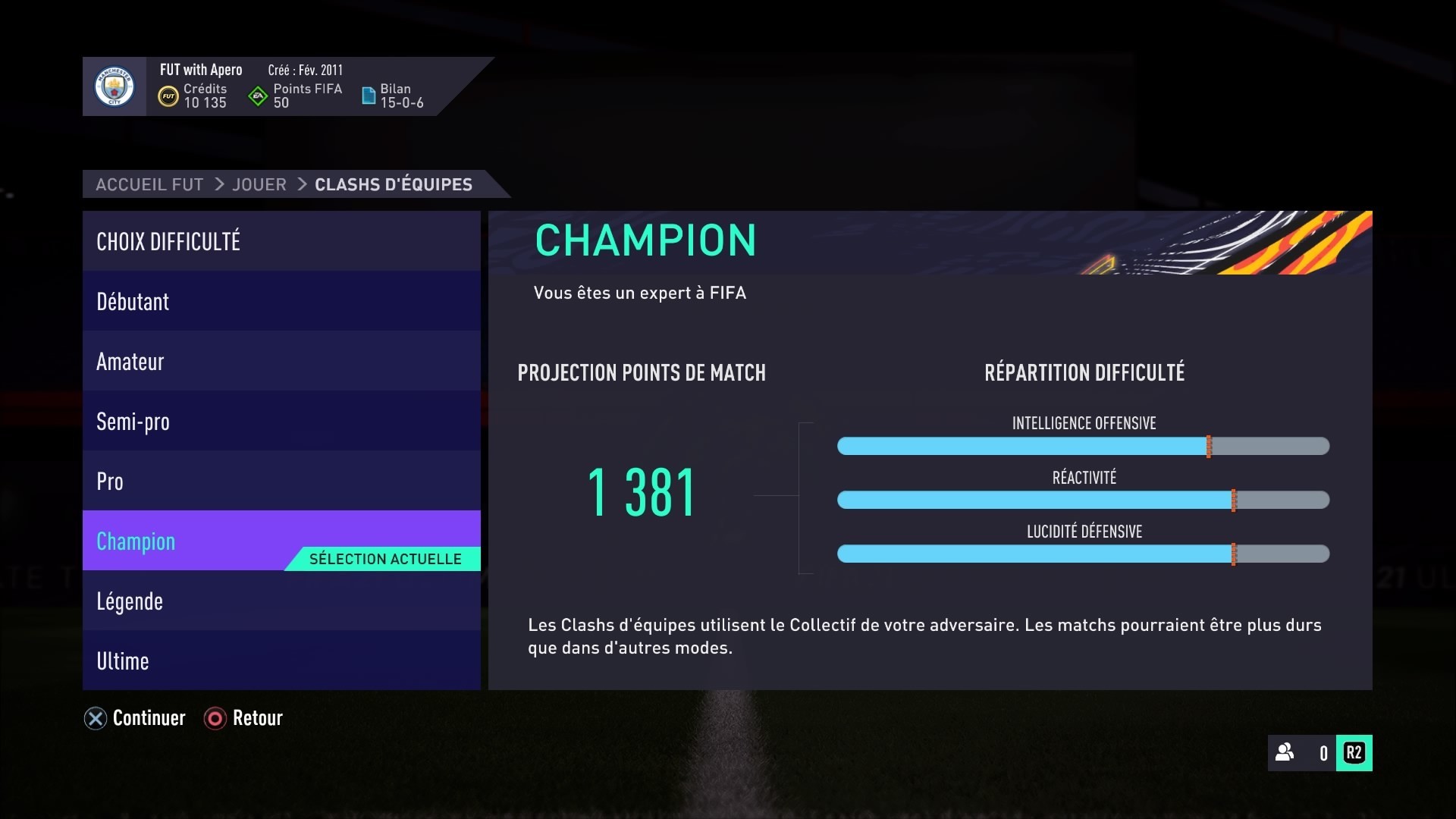Click the co-op player icon in bottom corner
The image size is (1456, 819).
click(1284, 753)
